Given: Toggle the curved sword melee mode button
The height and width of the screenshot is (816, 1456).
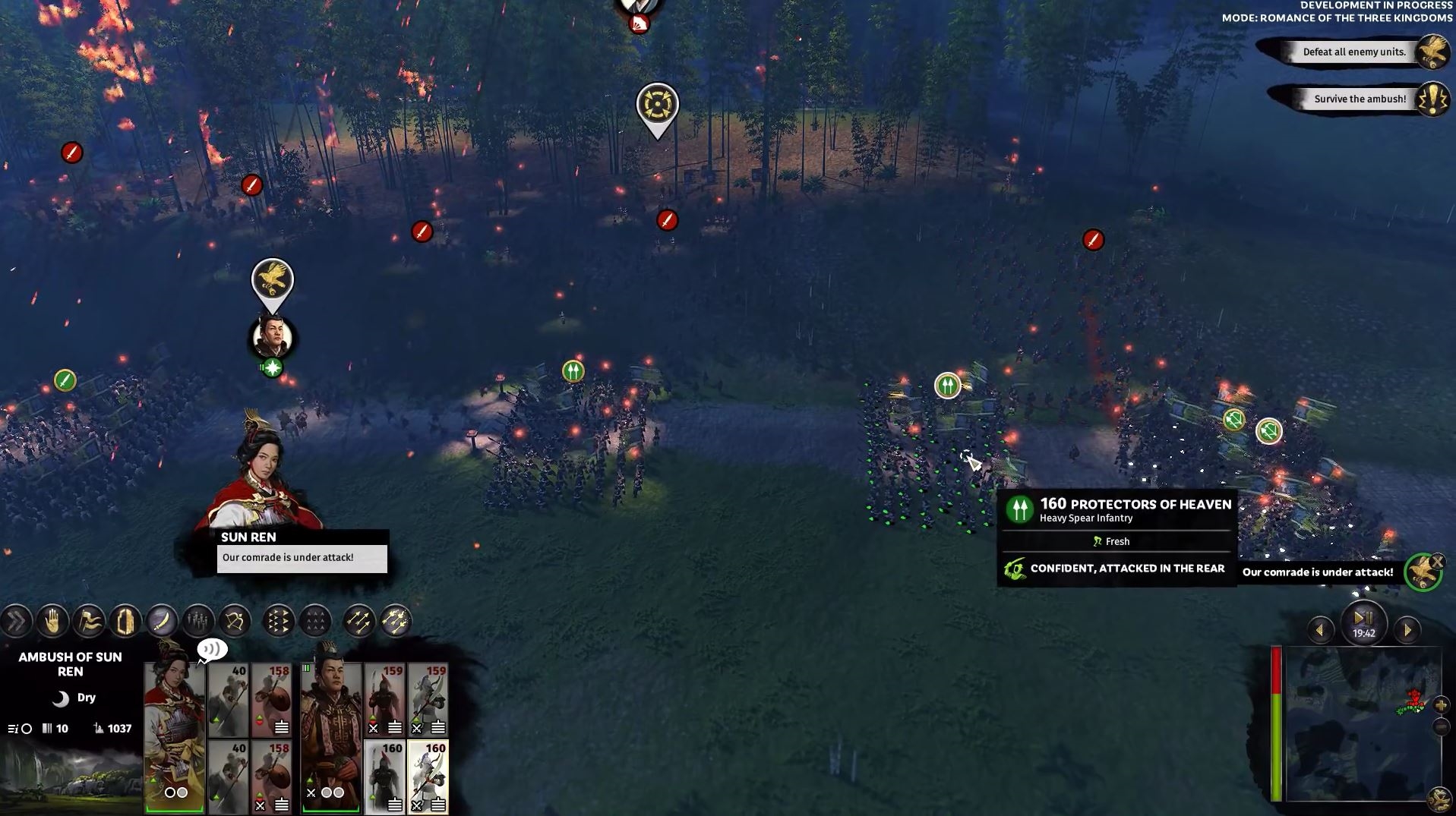Looking at the screenshot, I should coord(162,621).
